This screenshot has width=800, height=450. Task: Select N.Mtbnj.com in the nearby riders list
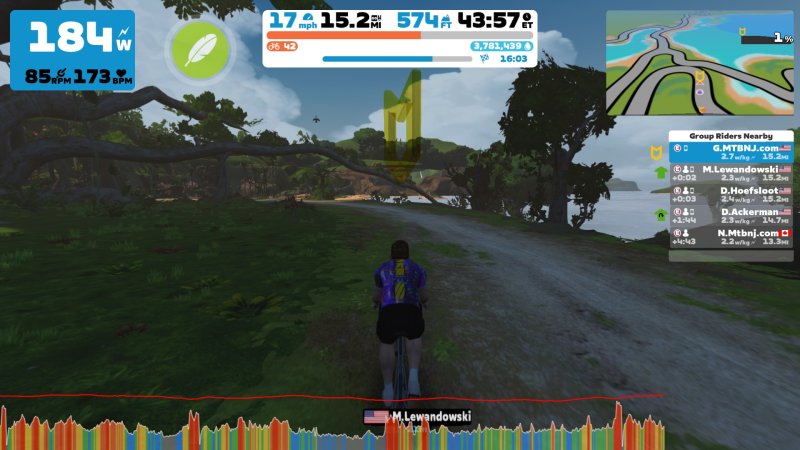click(x=730, y=236)
